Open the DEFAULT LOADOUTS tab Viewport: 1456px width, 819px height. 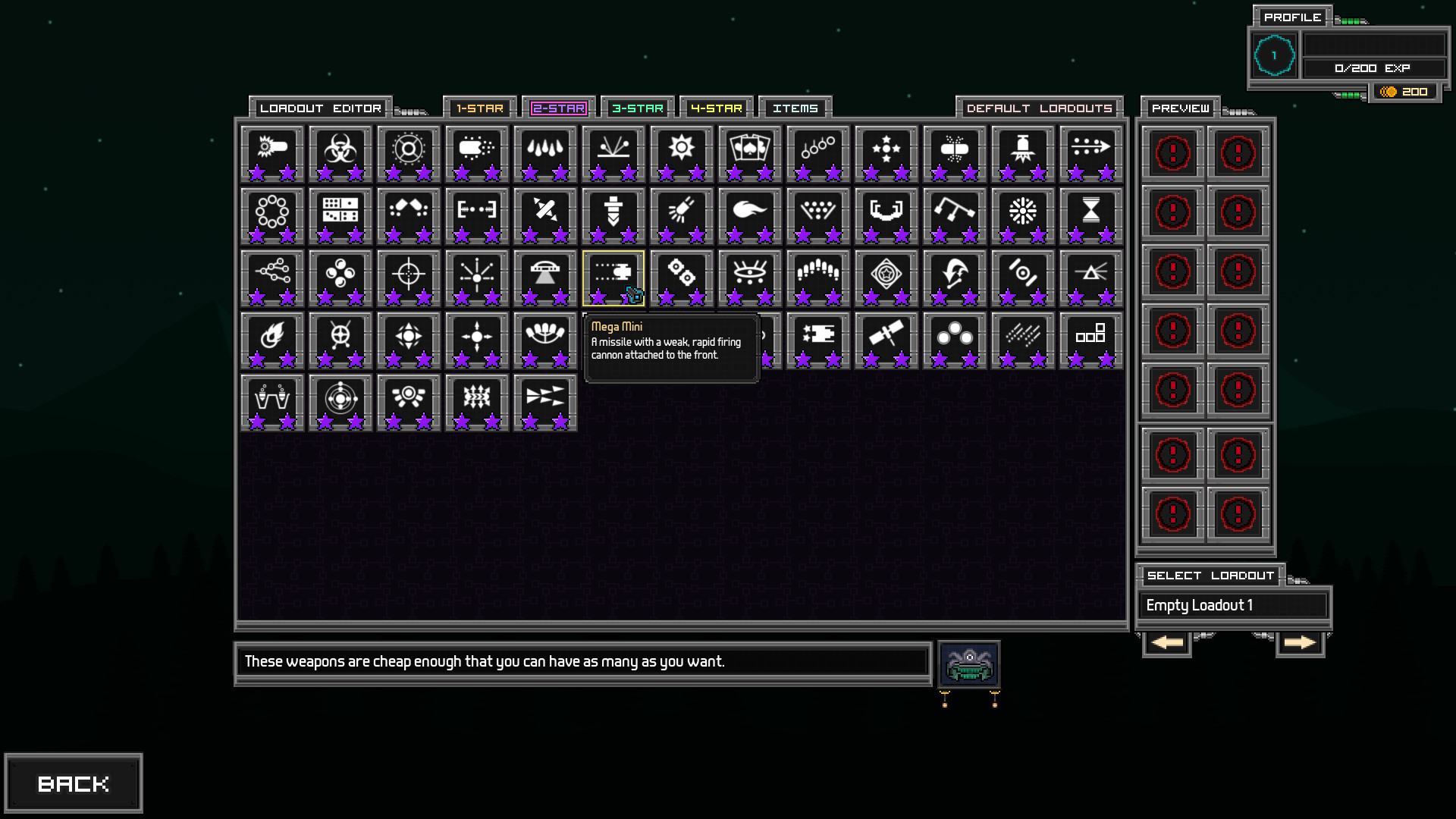1039,108
